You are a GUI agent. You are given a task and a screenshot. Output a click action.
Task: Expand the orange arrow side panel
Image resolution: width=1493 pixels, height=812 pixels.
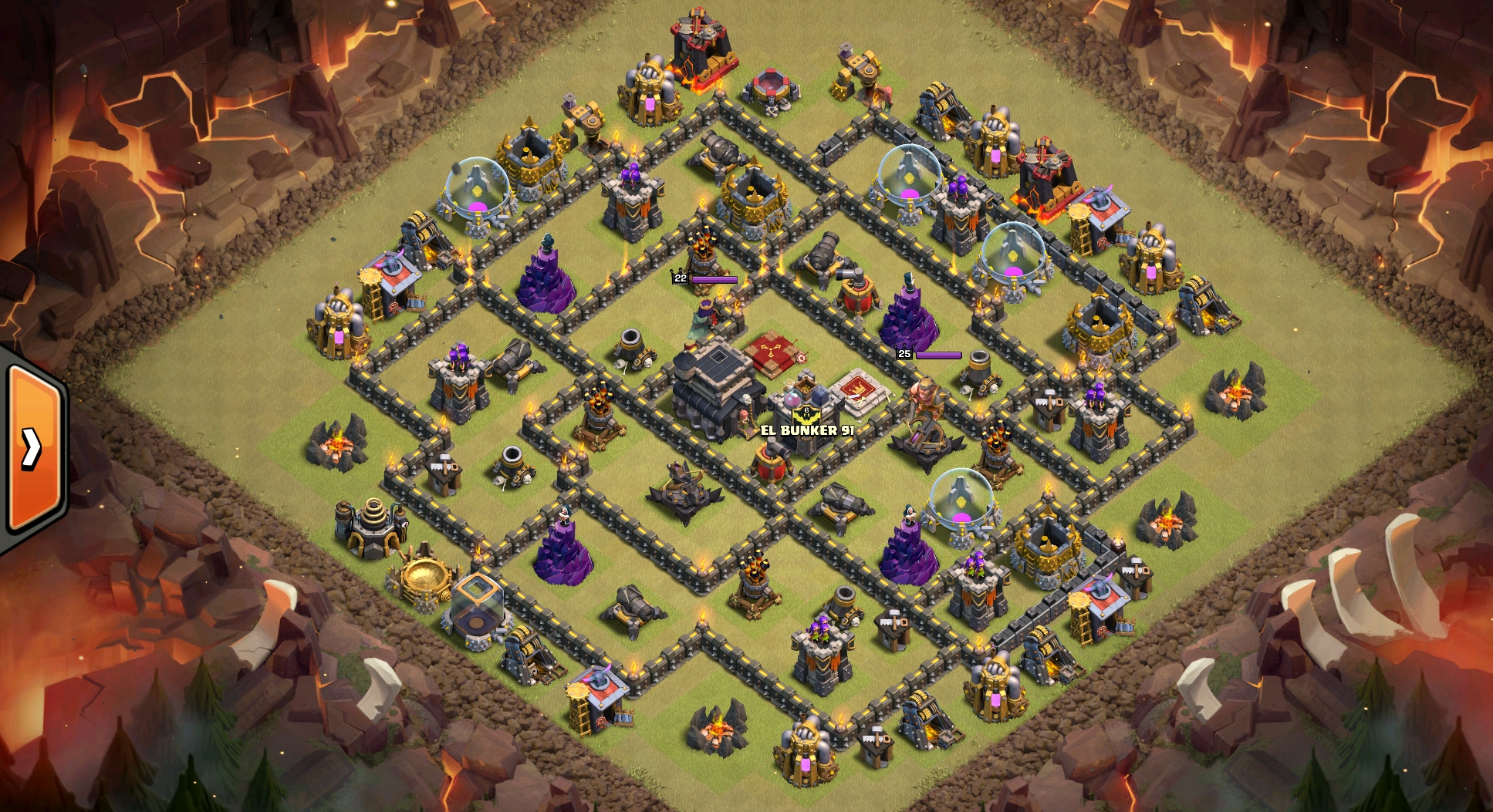click(32, 447)
